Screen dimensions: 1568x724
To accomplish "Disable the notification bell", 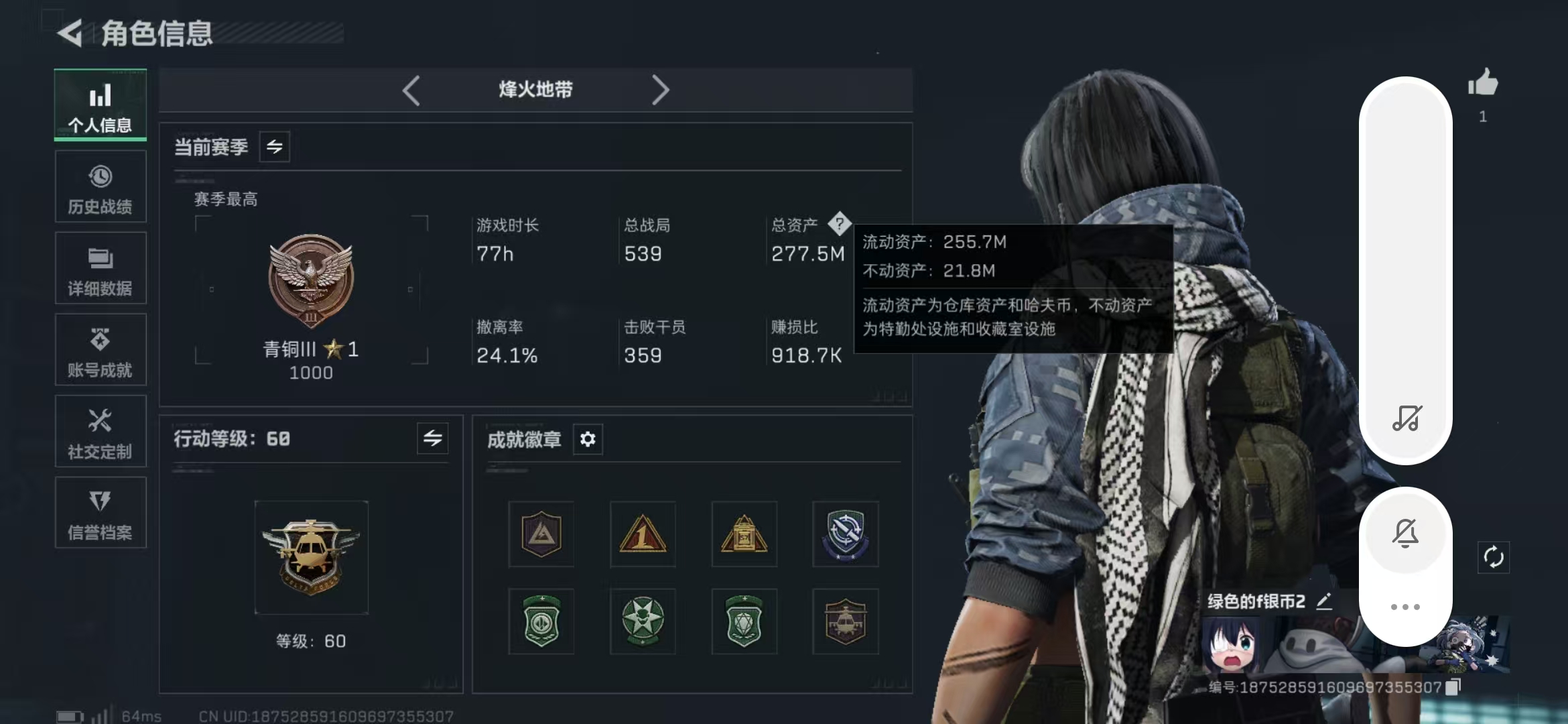I will [x=1406, y=533].
